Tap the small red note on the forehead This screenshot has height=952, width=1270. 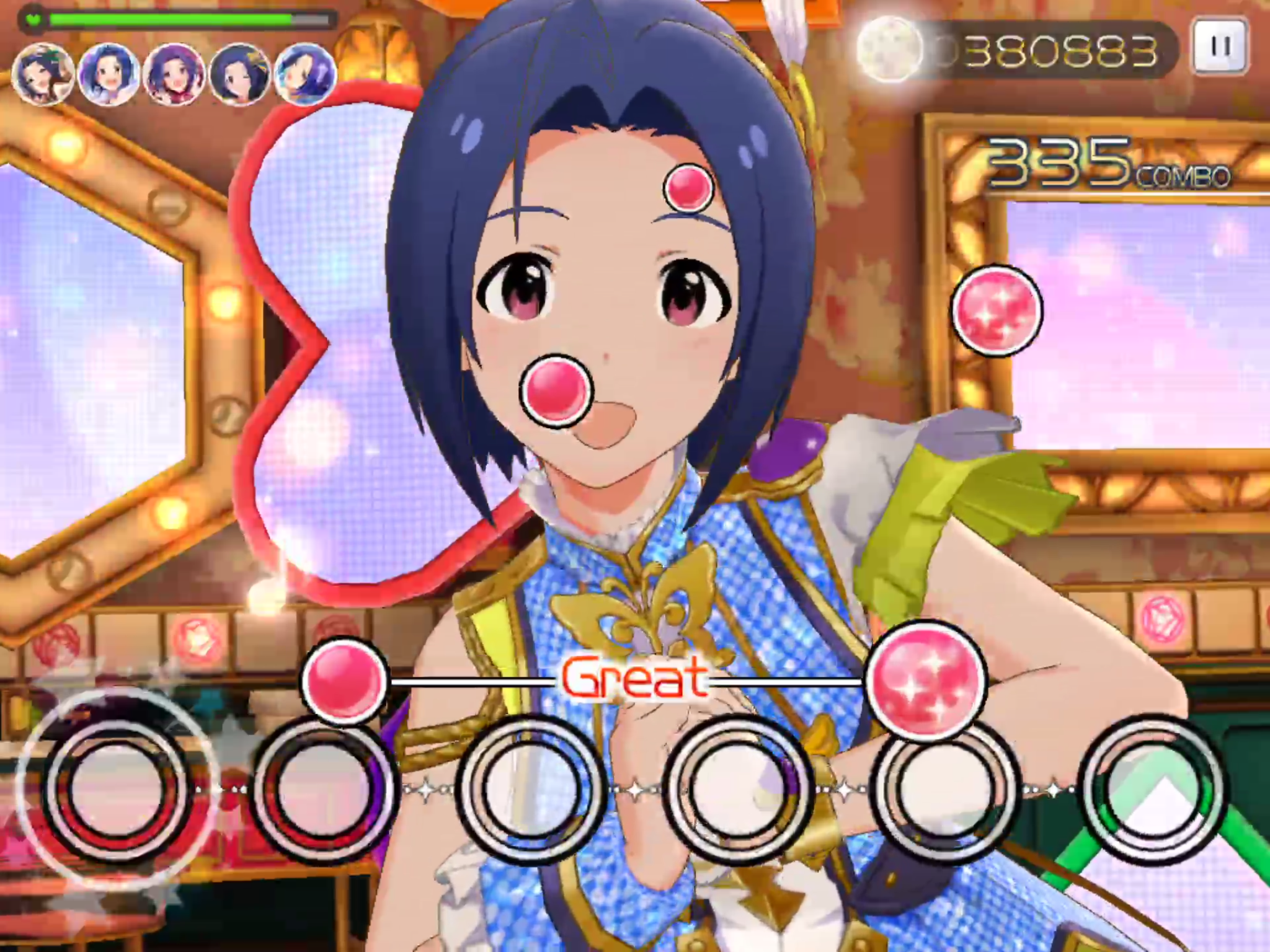688,187
